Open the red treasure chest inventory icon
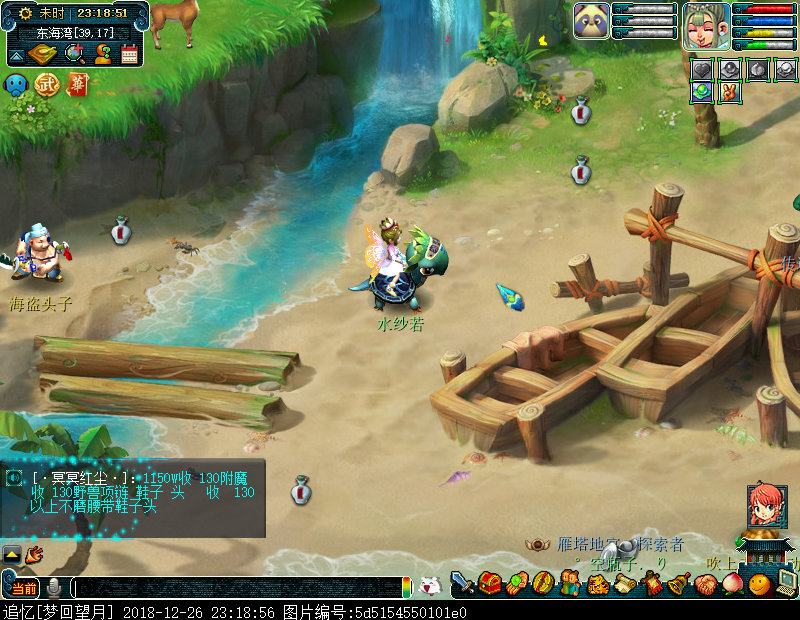Screen dimensions: 800x620 (x=489, y=582)
